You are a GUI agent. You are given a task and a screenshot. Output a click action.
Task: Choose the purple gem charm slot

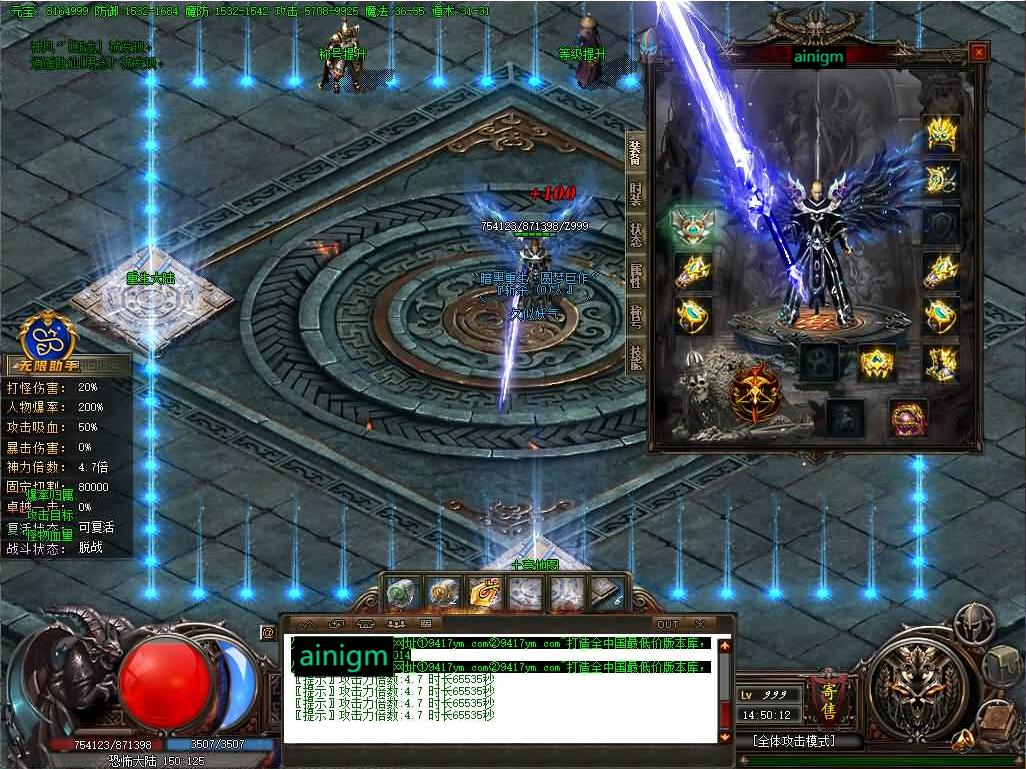[x=907, y=417]
